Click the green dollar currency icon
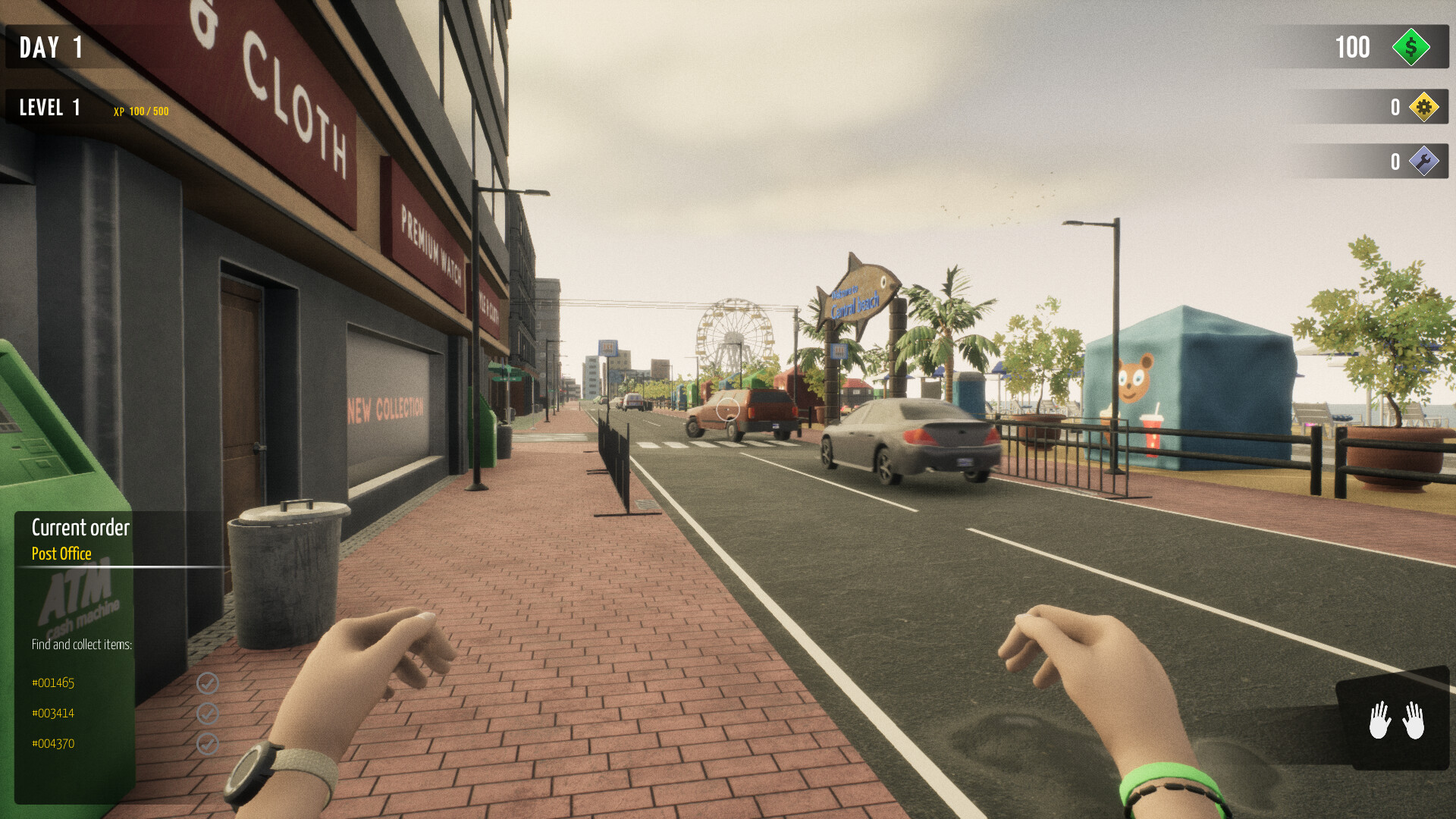 (1410, 48)
